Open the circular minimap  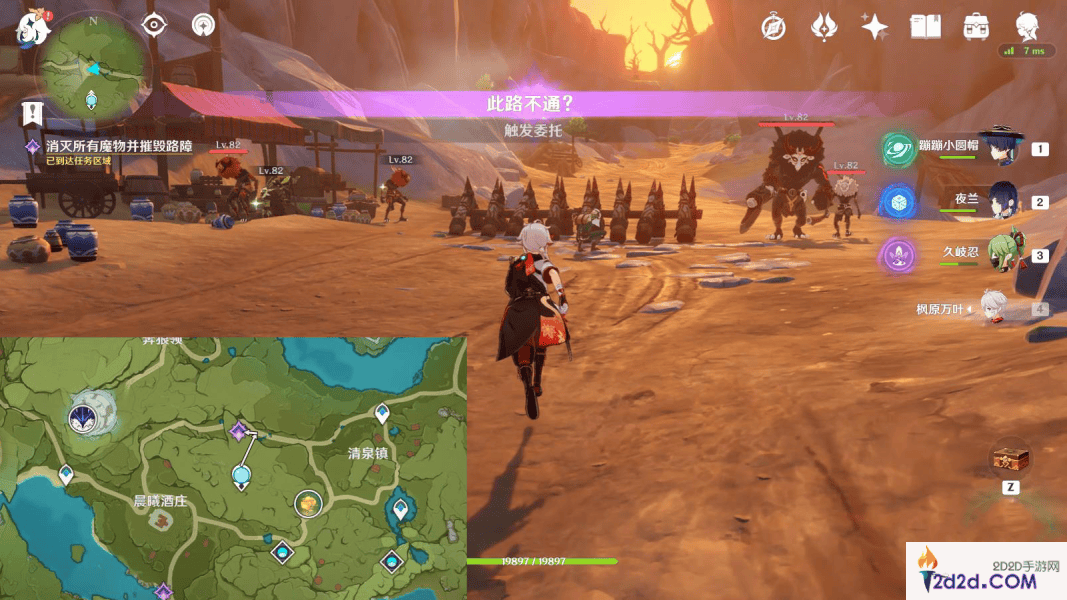[x=92, y=66]
